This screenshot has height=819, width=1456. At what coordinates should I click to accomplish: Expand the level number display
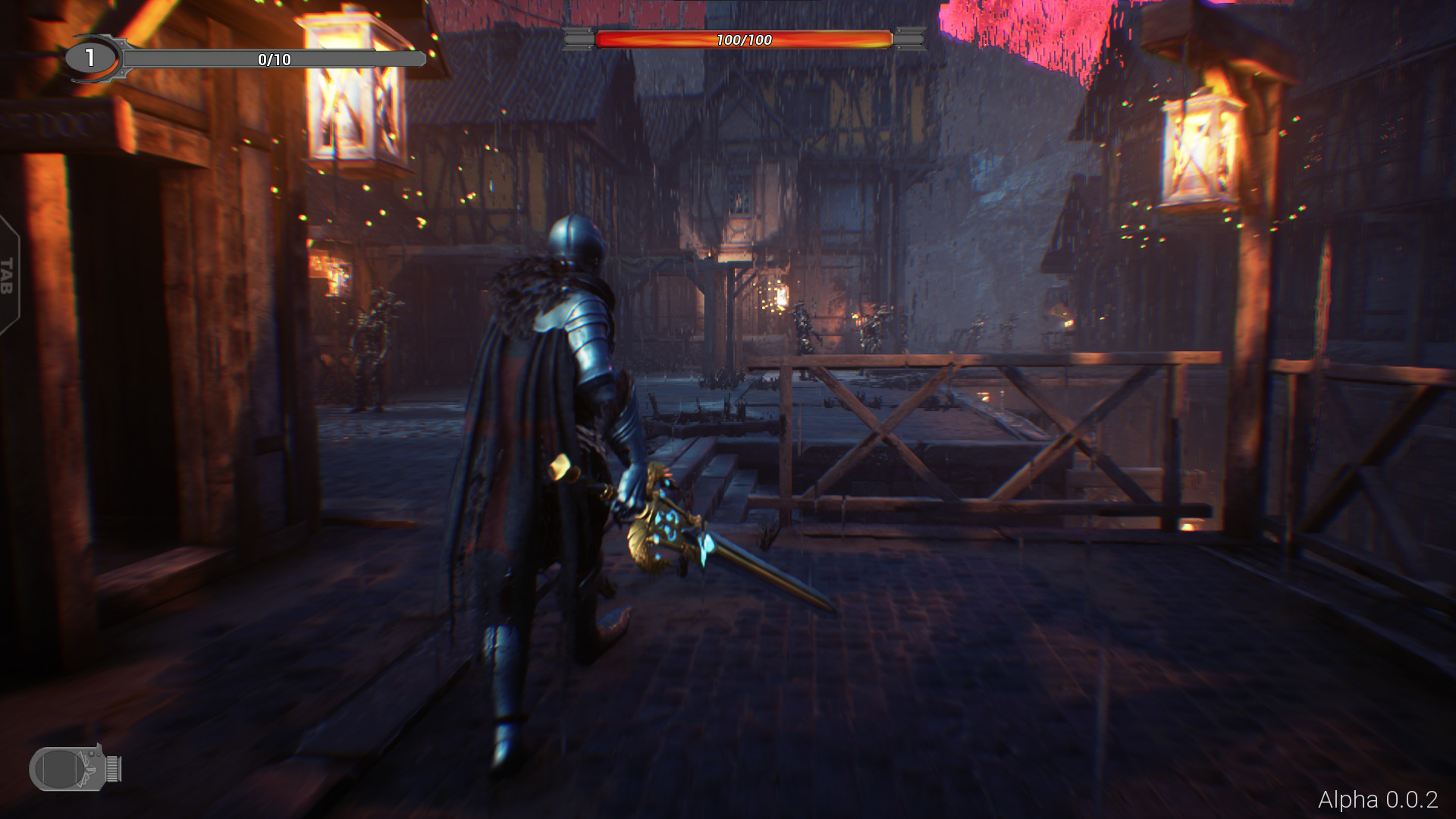point(89,57)
